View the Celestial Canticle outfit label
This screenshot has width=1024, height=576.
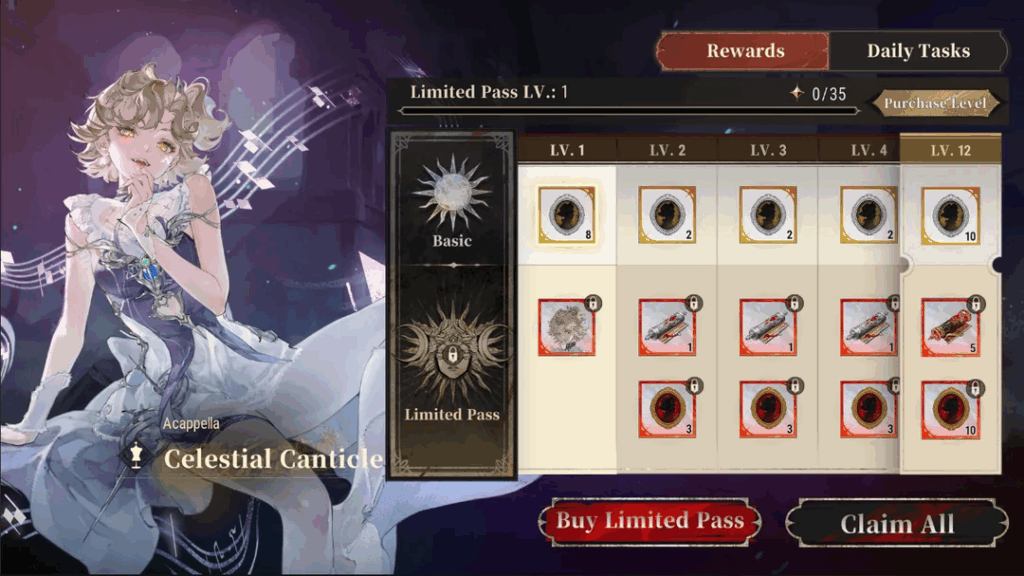tap(272, 459)
